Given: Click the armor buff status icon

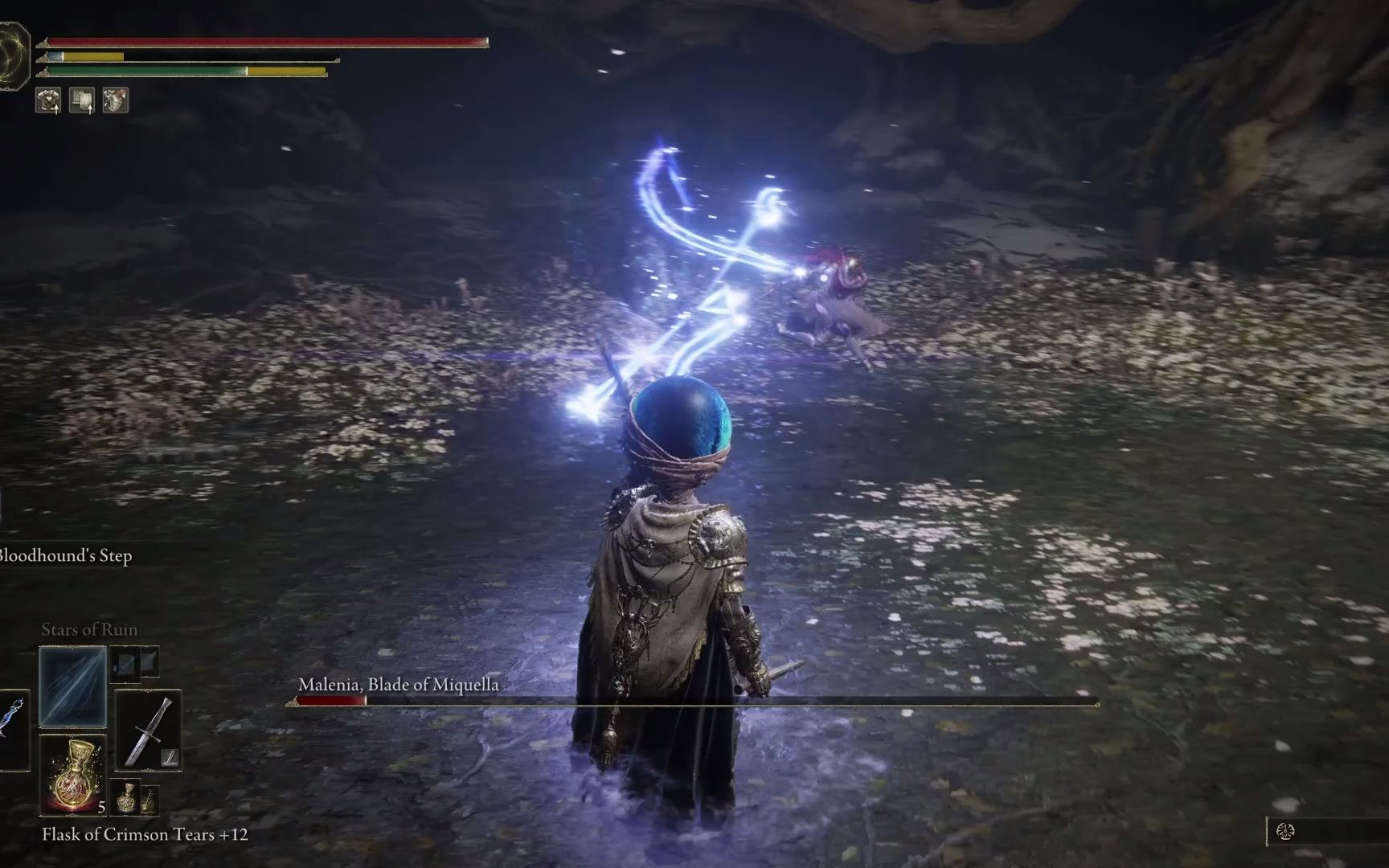Looking at the screenshot, I should pyautogui.click(x=48, y=101).
